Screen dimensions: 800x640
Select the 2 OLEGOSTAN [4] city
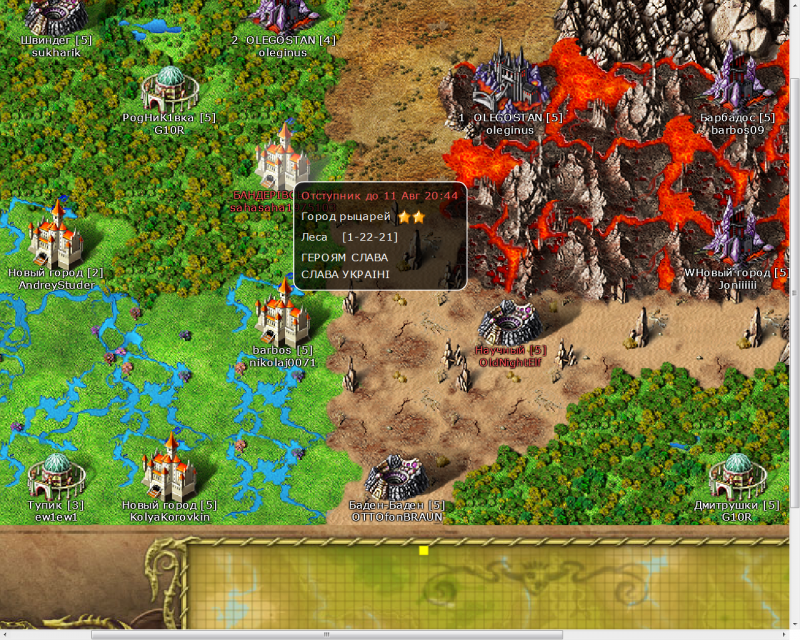pyautogui.click(x=282, y=14)
